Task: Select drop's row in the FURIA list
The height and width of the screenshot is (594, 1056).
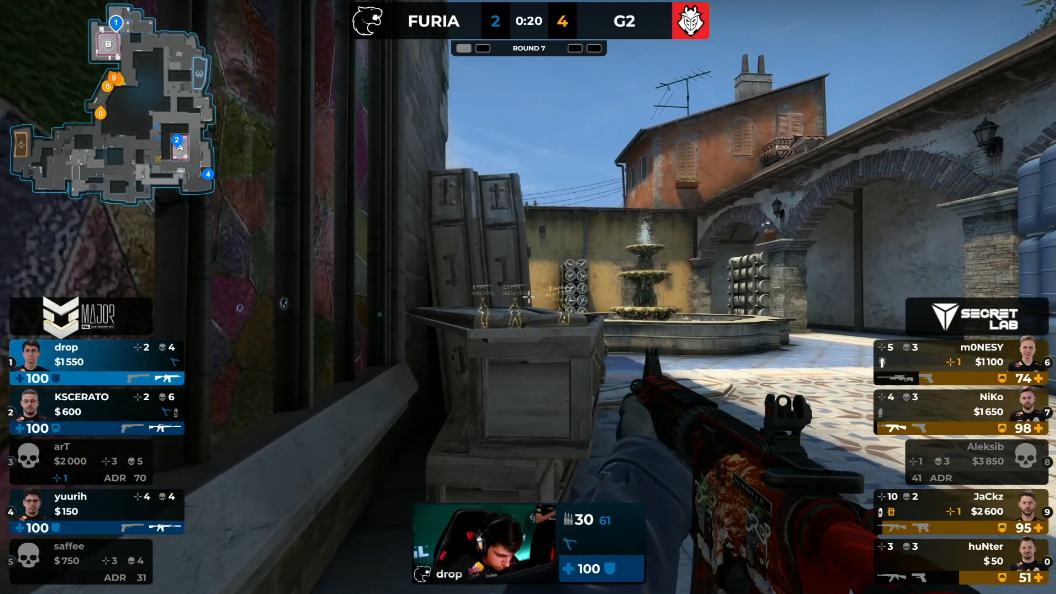Action: click(x=97, y=362)
